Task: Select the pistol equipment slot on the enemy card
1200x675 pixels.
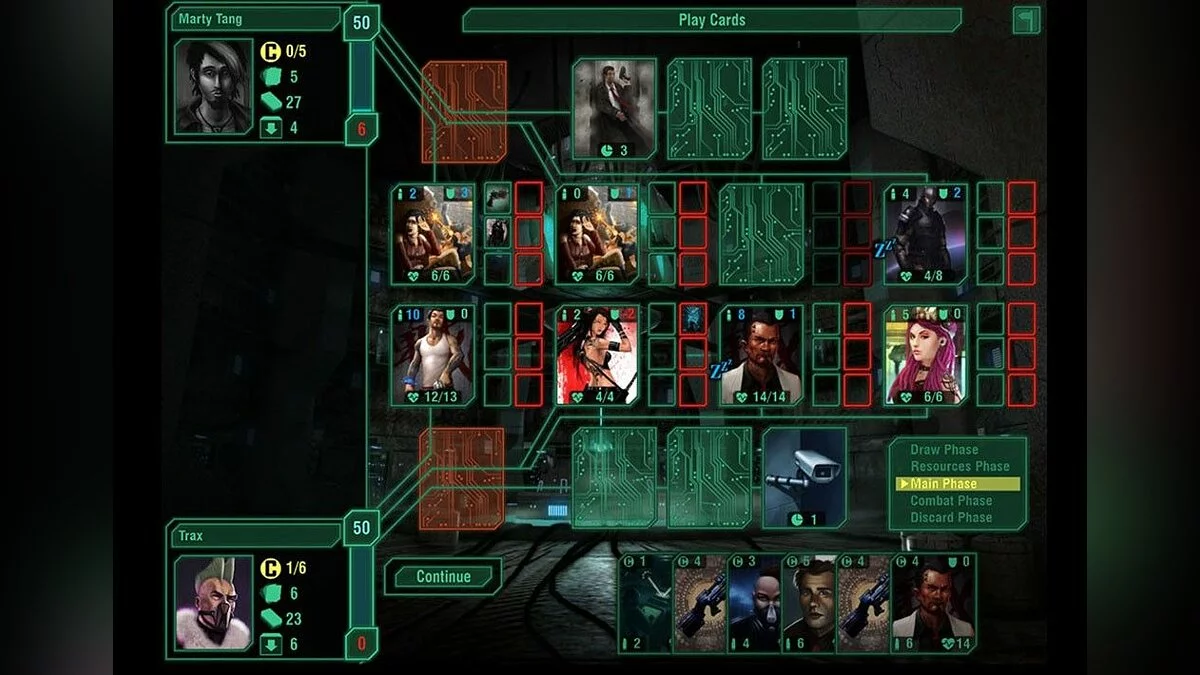Action: [497, 198]
